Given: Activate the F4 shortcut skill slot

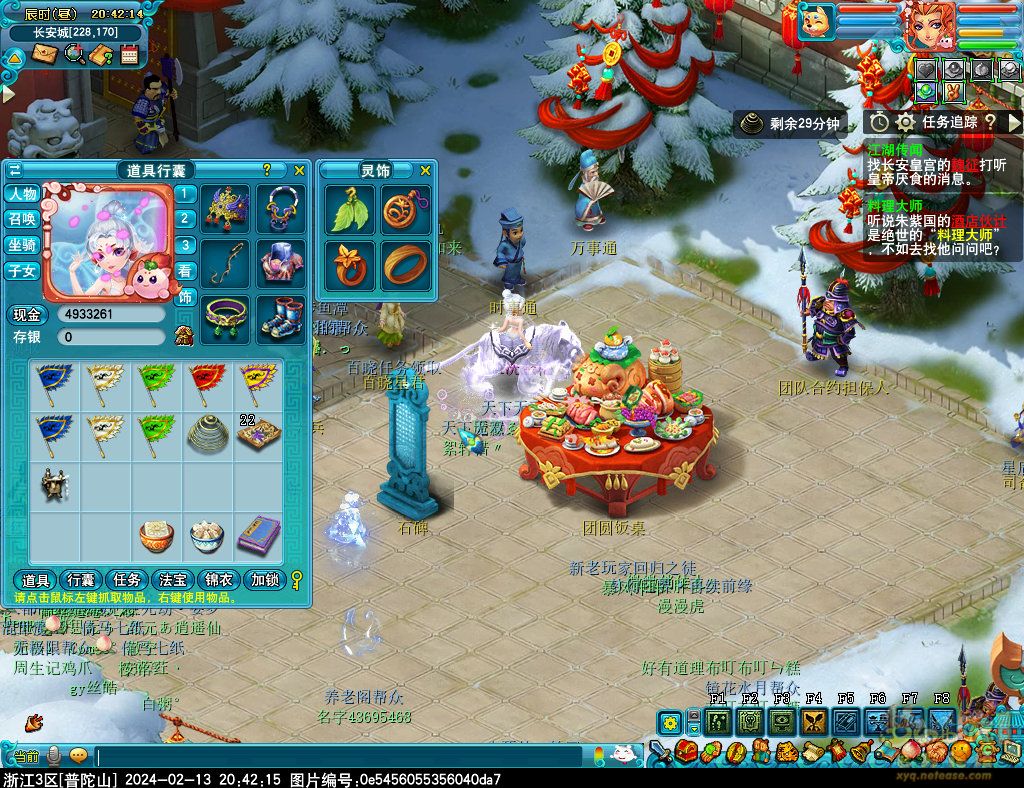Looking at the screenshot, I should (813, 720).
